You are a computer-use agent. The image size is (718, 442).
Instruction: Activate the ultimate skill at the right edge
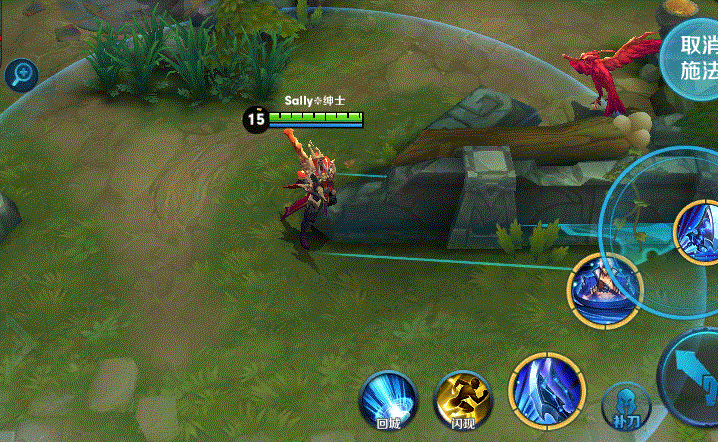[x=700, y=232]
